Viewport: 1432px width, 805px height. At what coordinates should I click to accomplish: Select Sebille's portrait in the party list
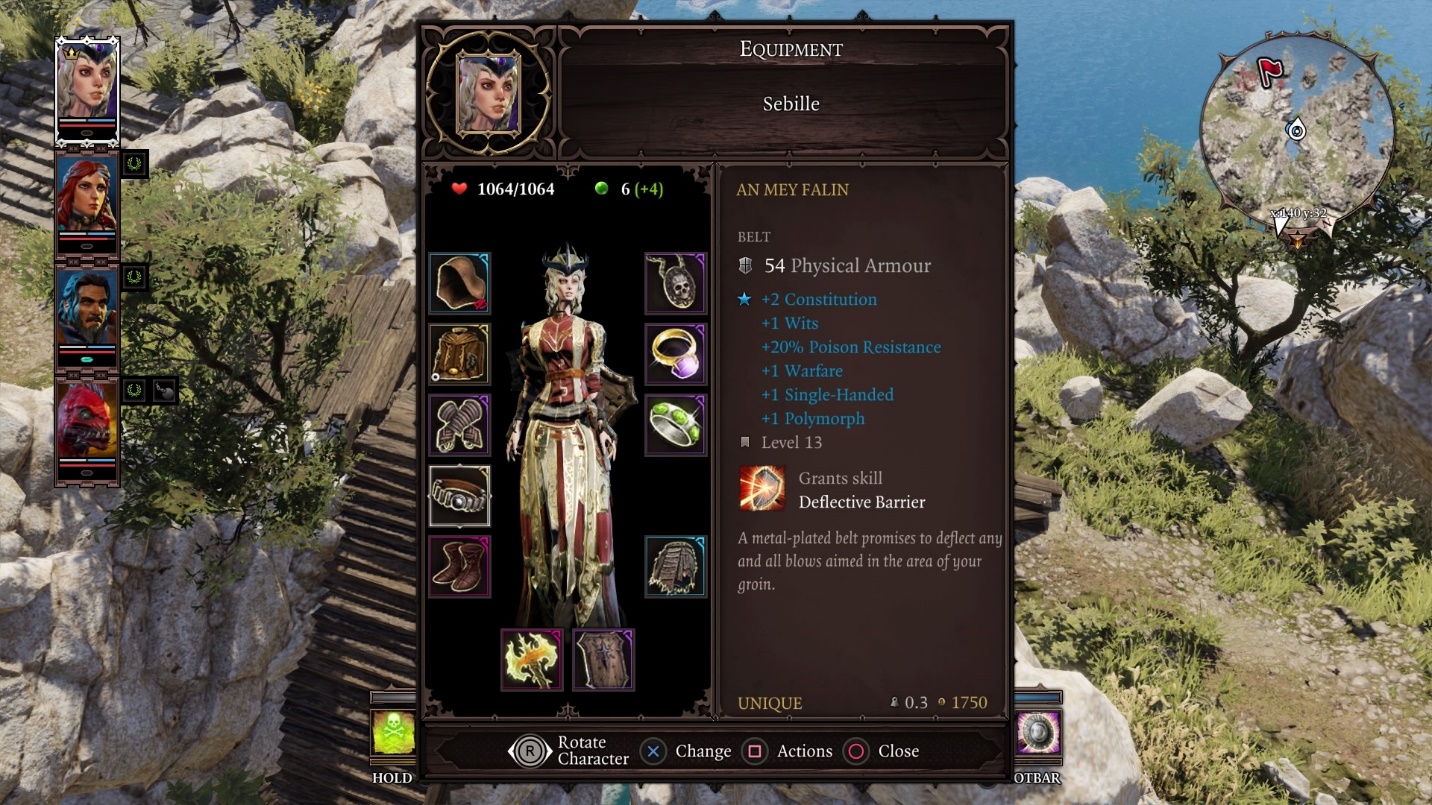coord(87,84)
